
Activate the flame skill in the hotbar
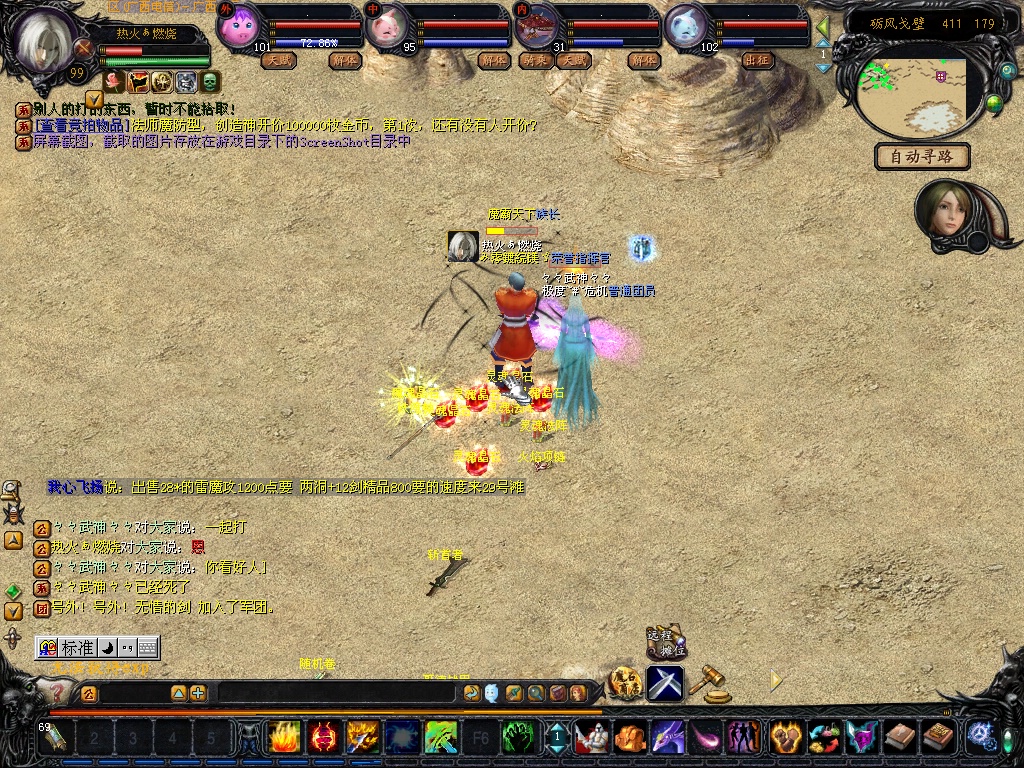coord(283,738)
